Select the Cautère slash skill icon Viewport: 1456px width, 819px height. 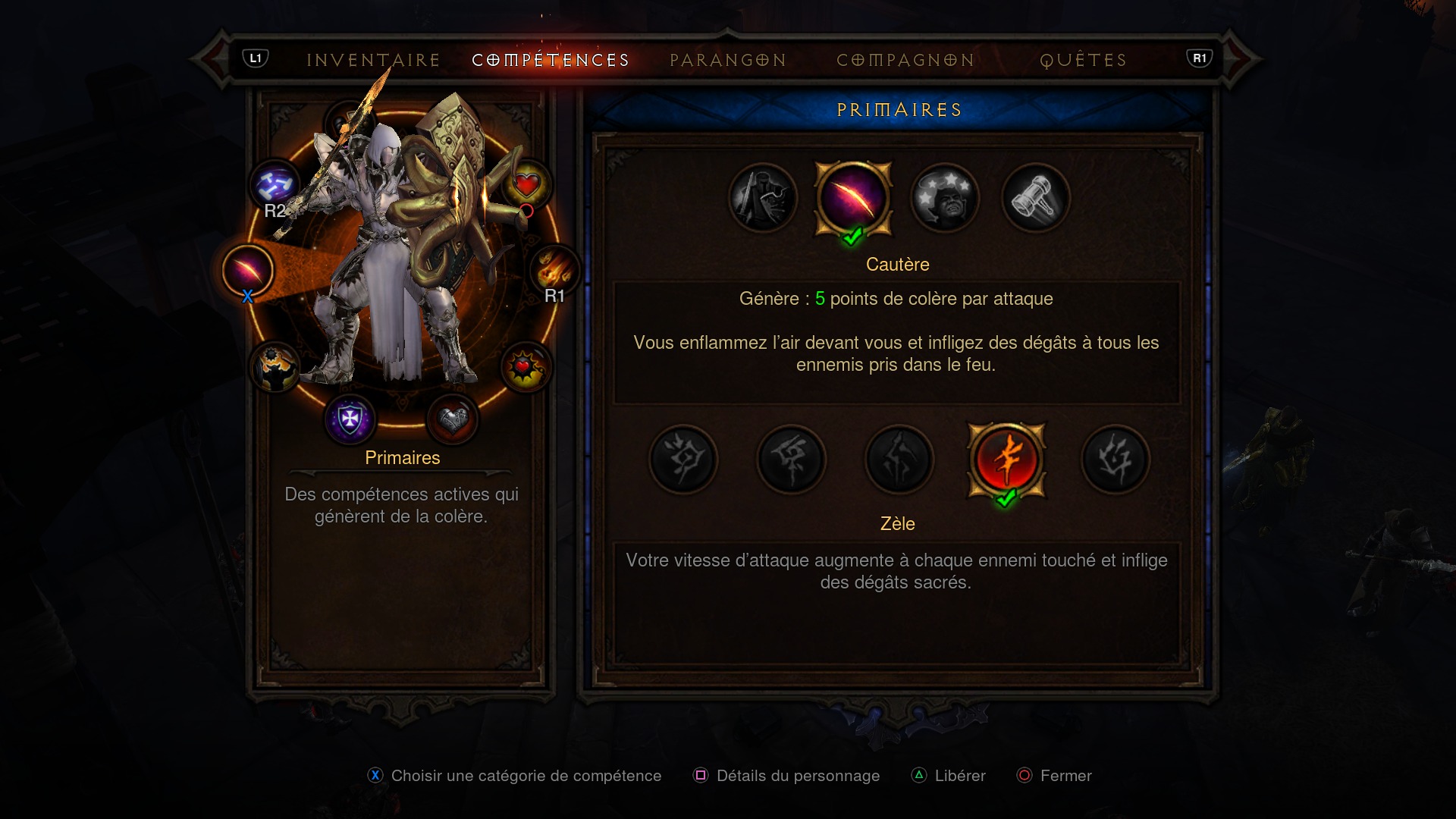point(853,199)
